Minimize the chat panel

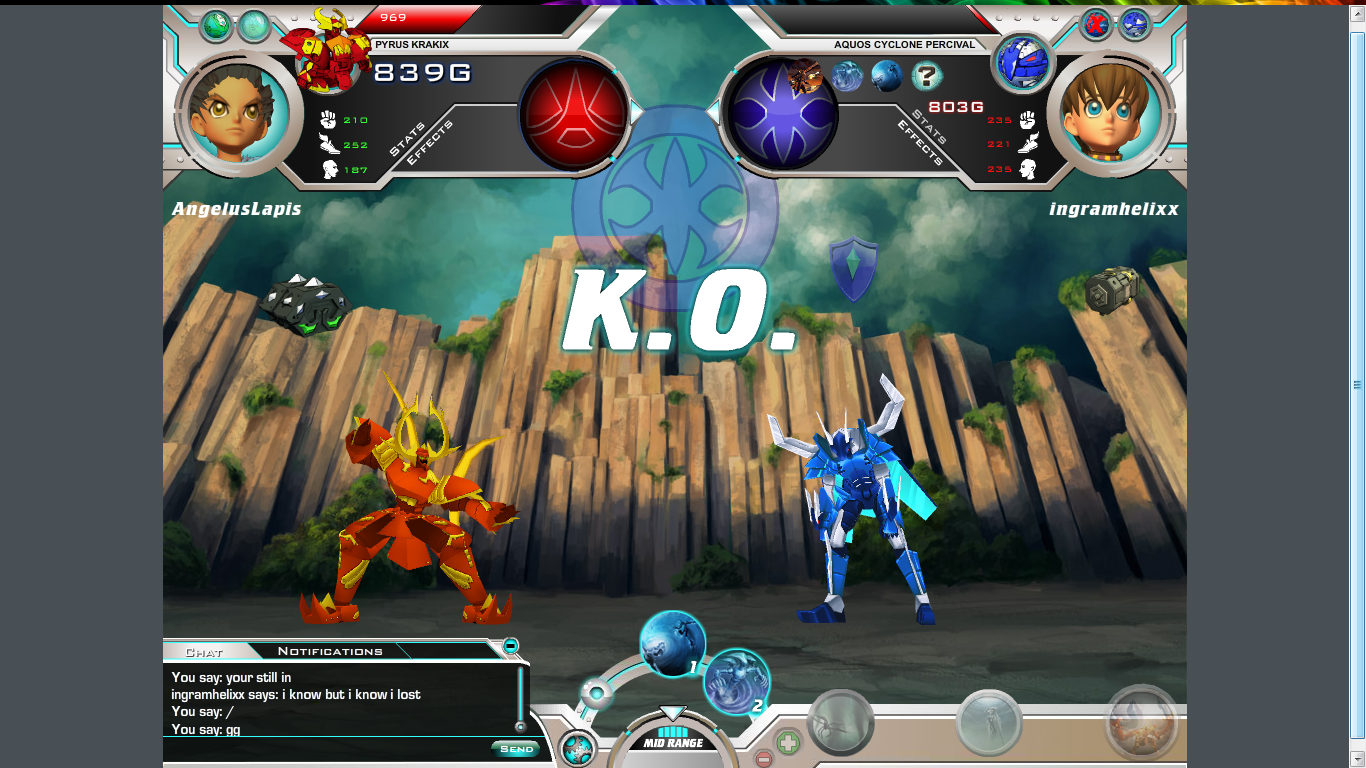click(511, 646)
